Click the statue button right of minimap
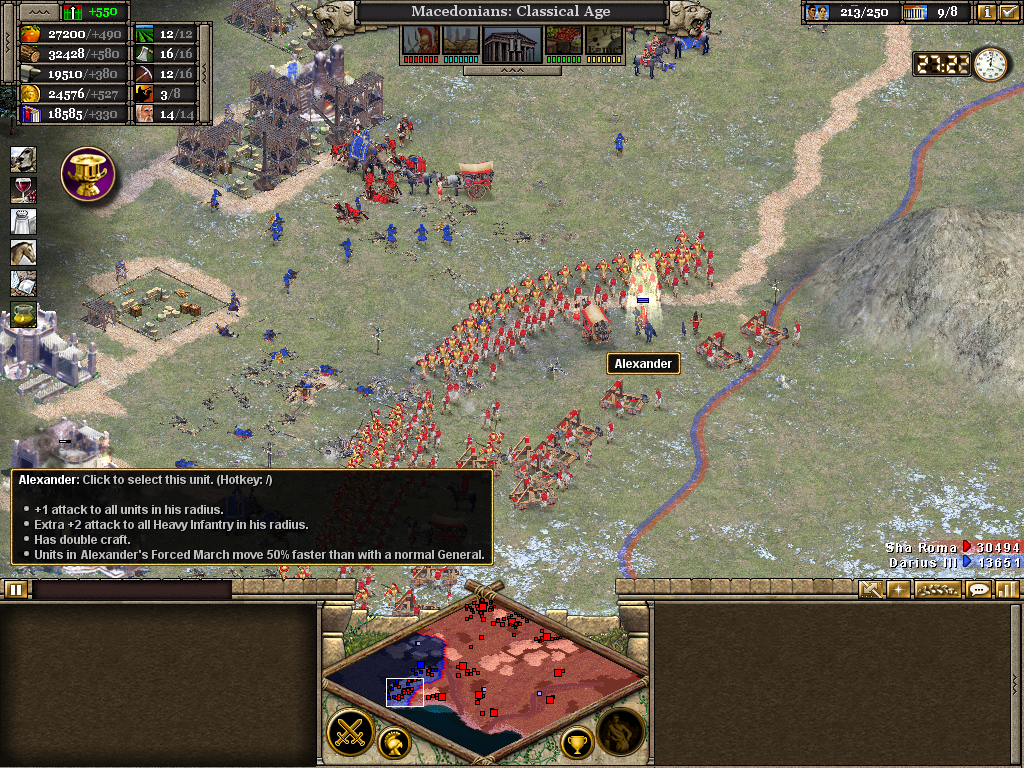This screenshot has width=1024, height=768. pyautogui.click(x=620, y=733)
